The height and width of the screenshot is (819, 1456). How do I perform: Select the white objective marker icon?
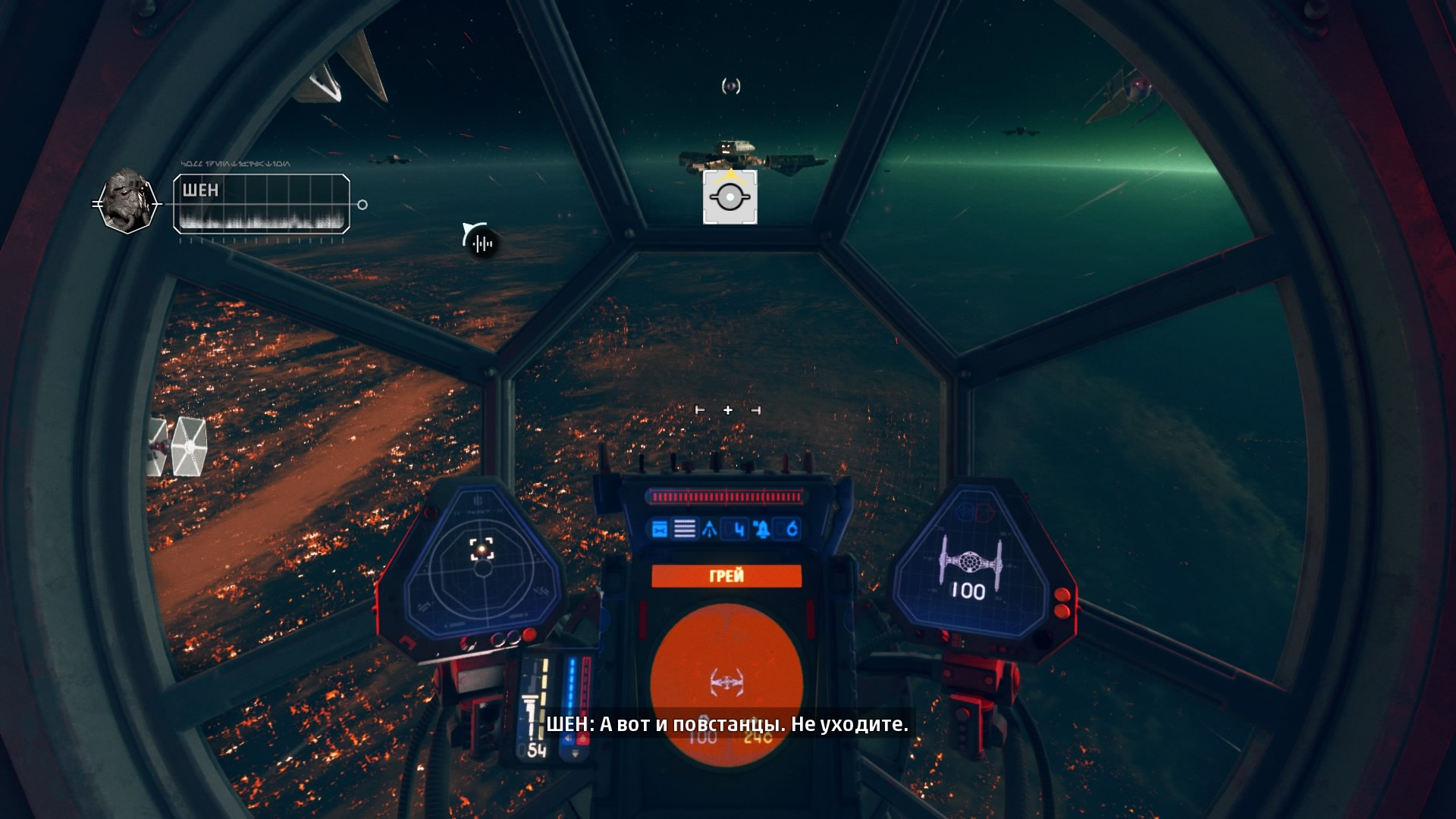click(x=730, y=197)
